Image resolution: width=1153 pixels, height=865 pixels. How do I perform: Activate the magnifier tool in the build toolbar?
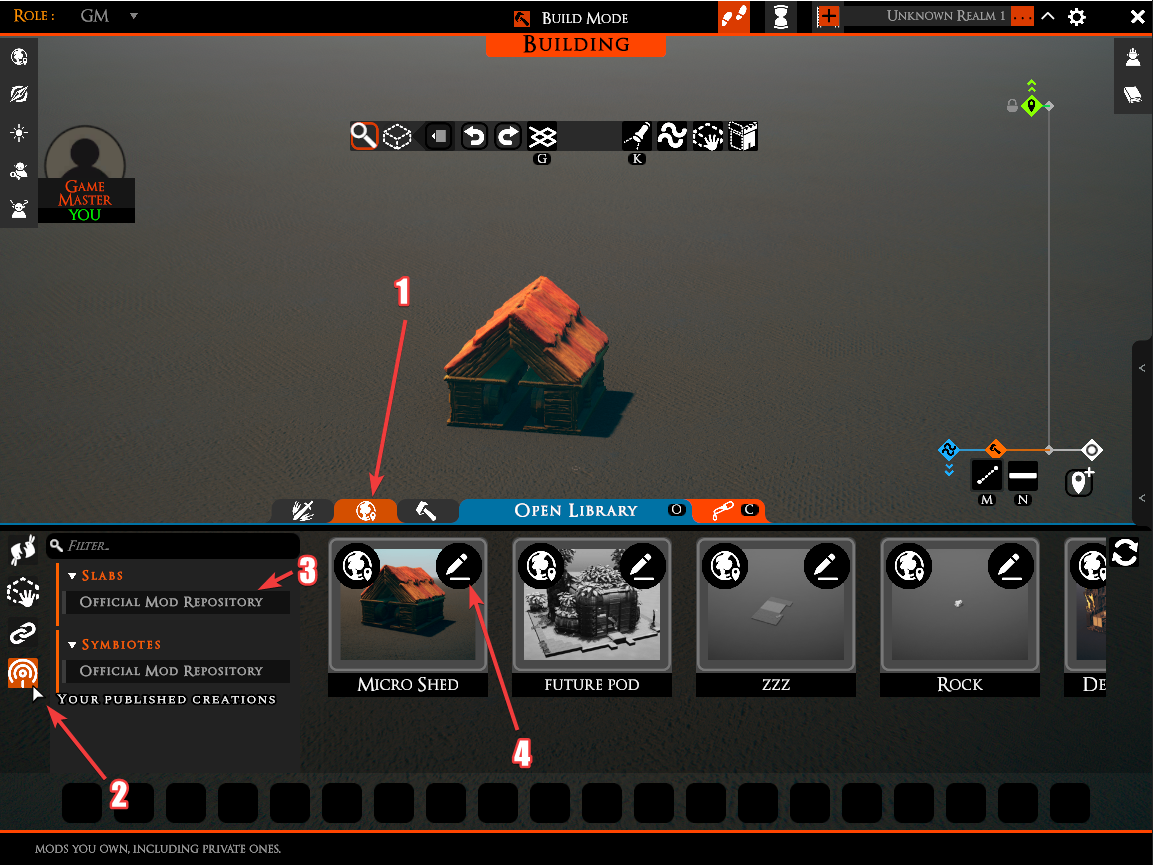364,136
